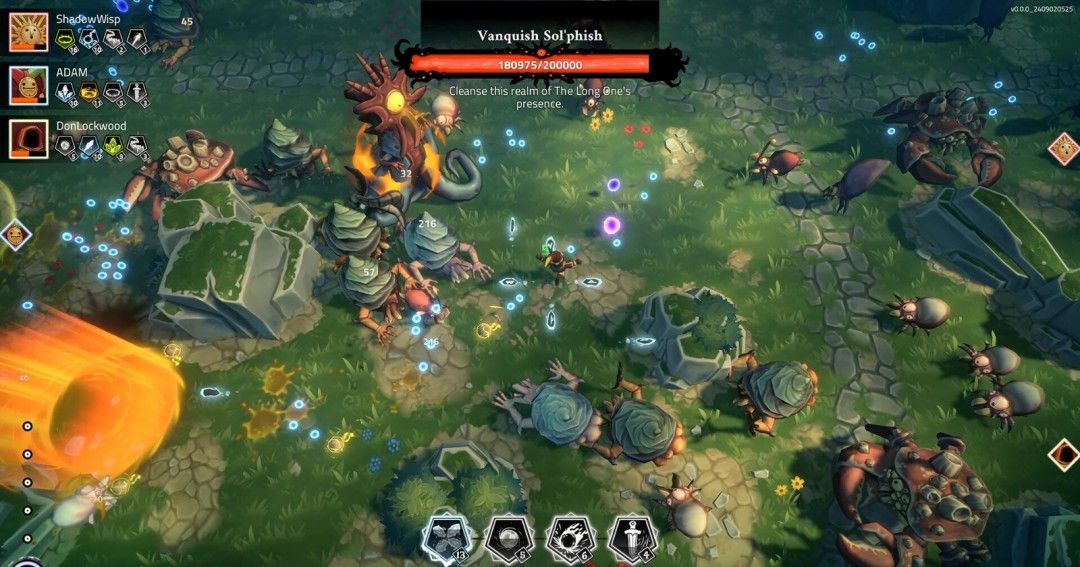Activate the orb ability in the hotbar
Viewport: 1080px width, 567px height.
click(x=507, y=538)
